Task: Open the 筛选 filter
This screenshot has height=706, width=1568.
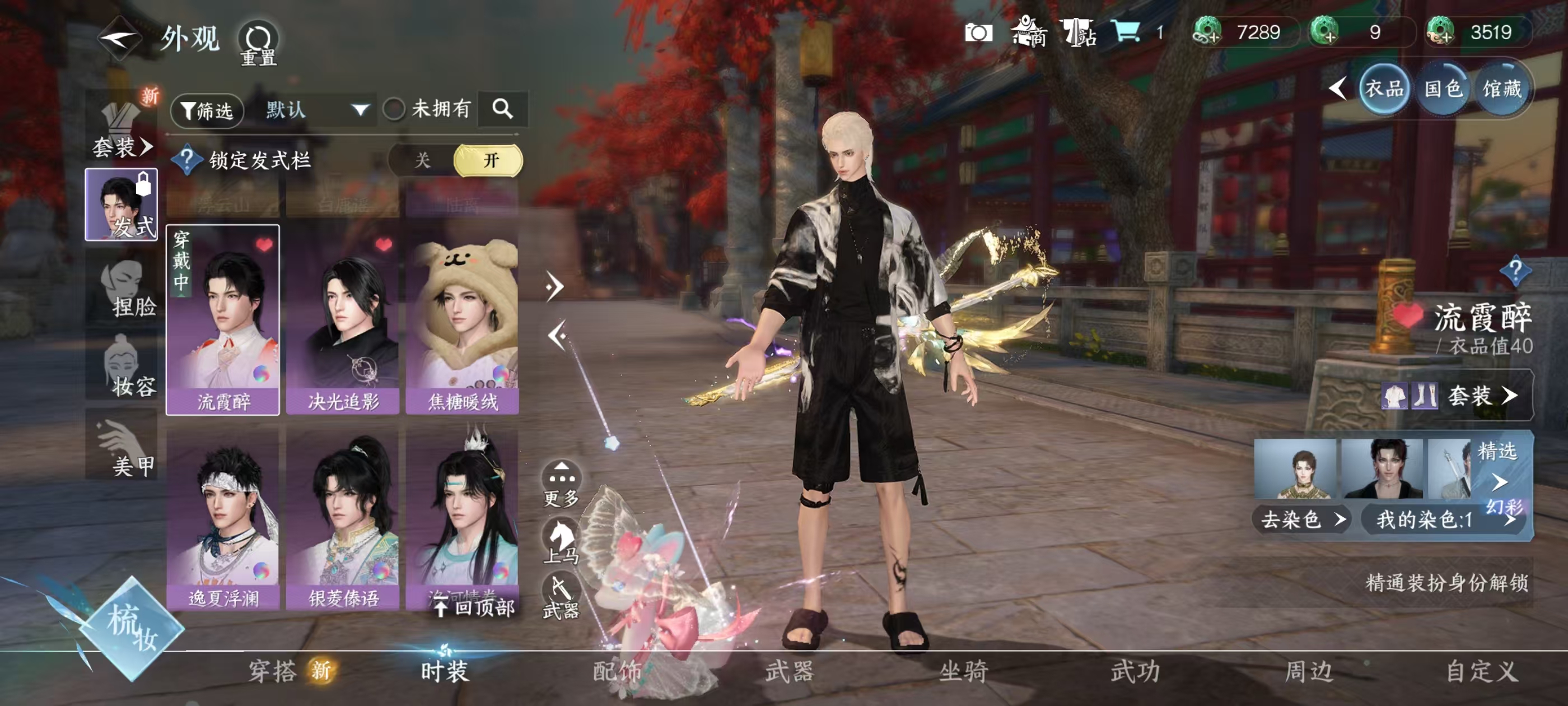Action: pyautogui.click(x=207, y=110)
